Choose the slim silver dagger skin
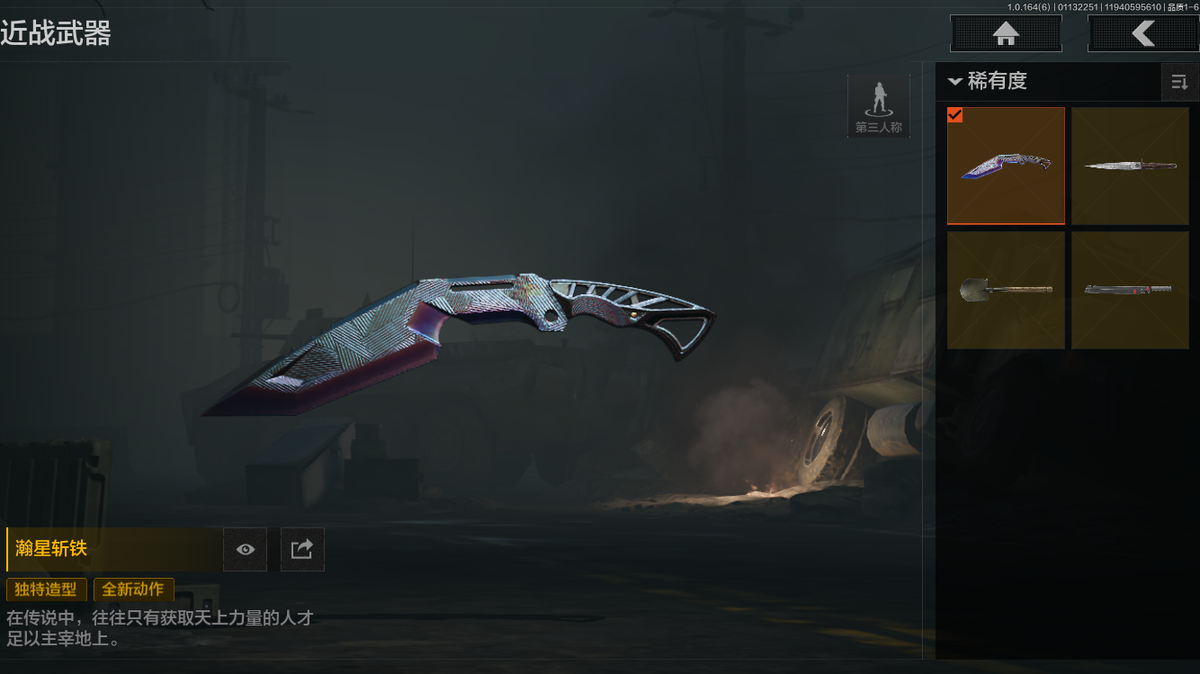Image resolution: width=1200 pixels, height=674 pixels. click(1130, 166)
